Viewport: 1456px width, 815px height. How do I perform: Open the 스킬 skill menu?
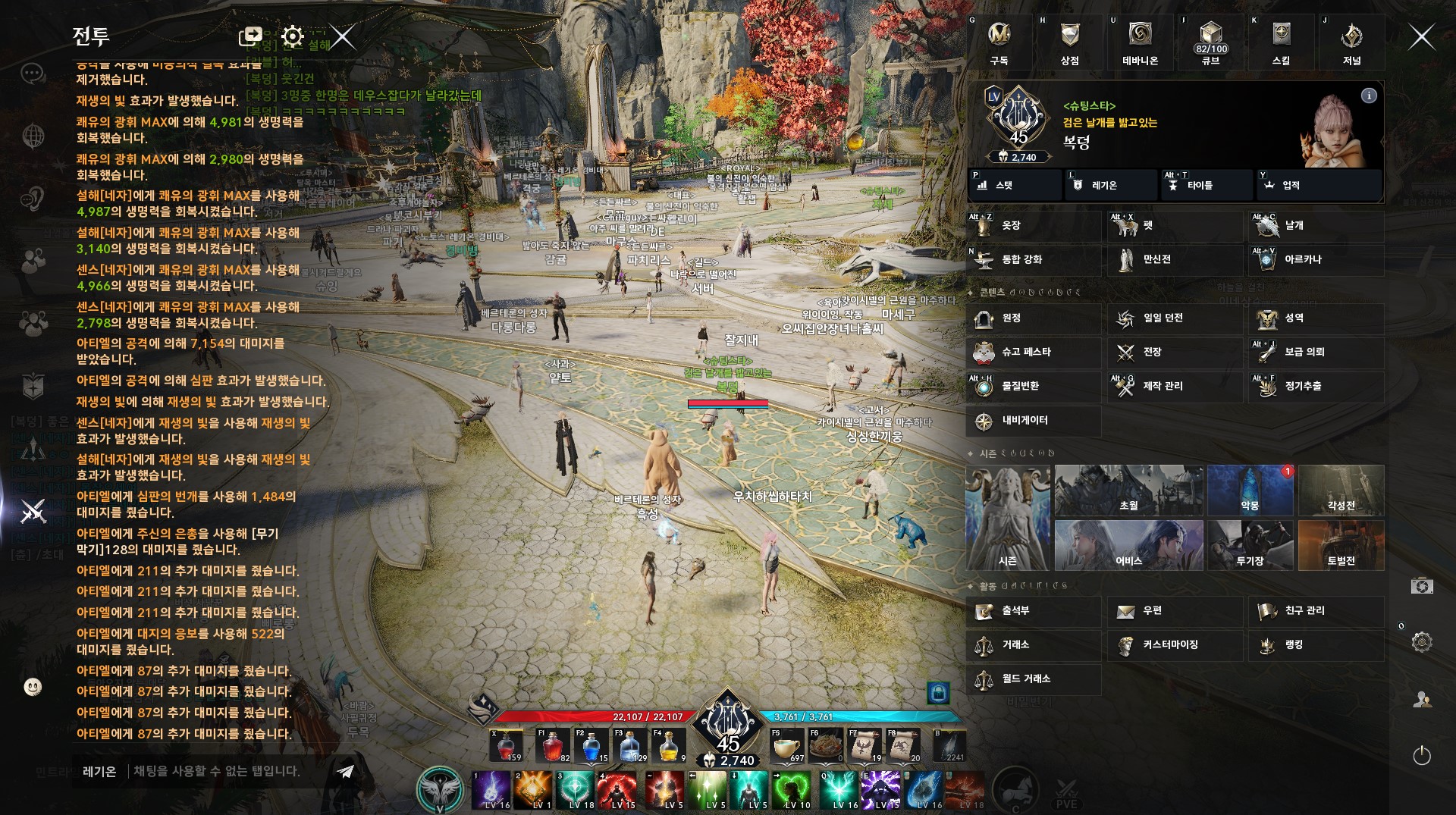1281,42
